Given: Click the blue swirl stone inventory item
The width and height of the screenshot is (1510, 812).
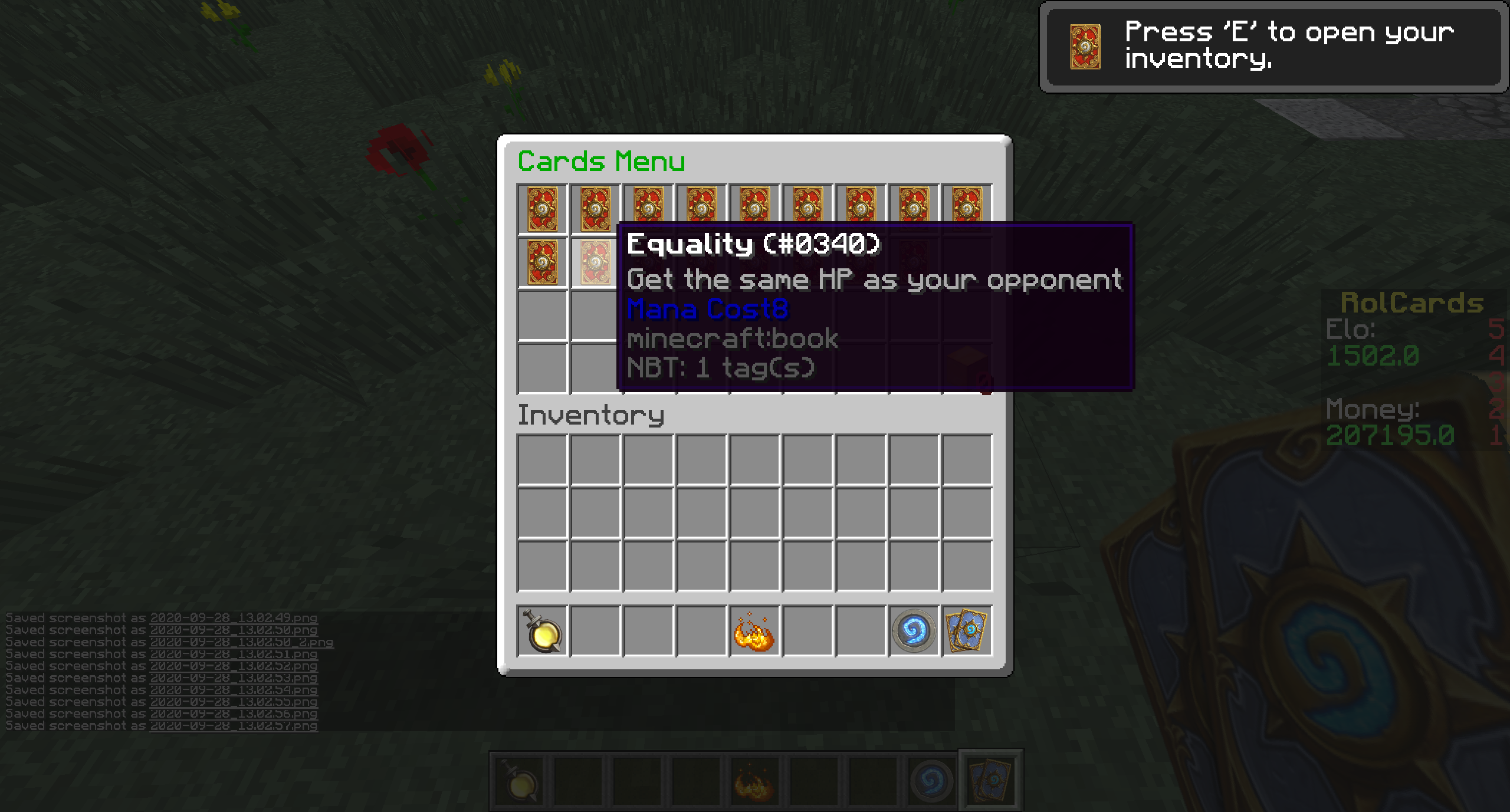Looking at the screenshot, I should click(914, 631).
